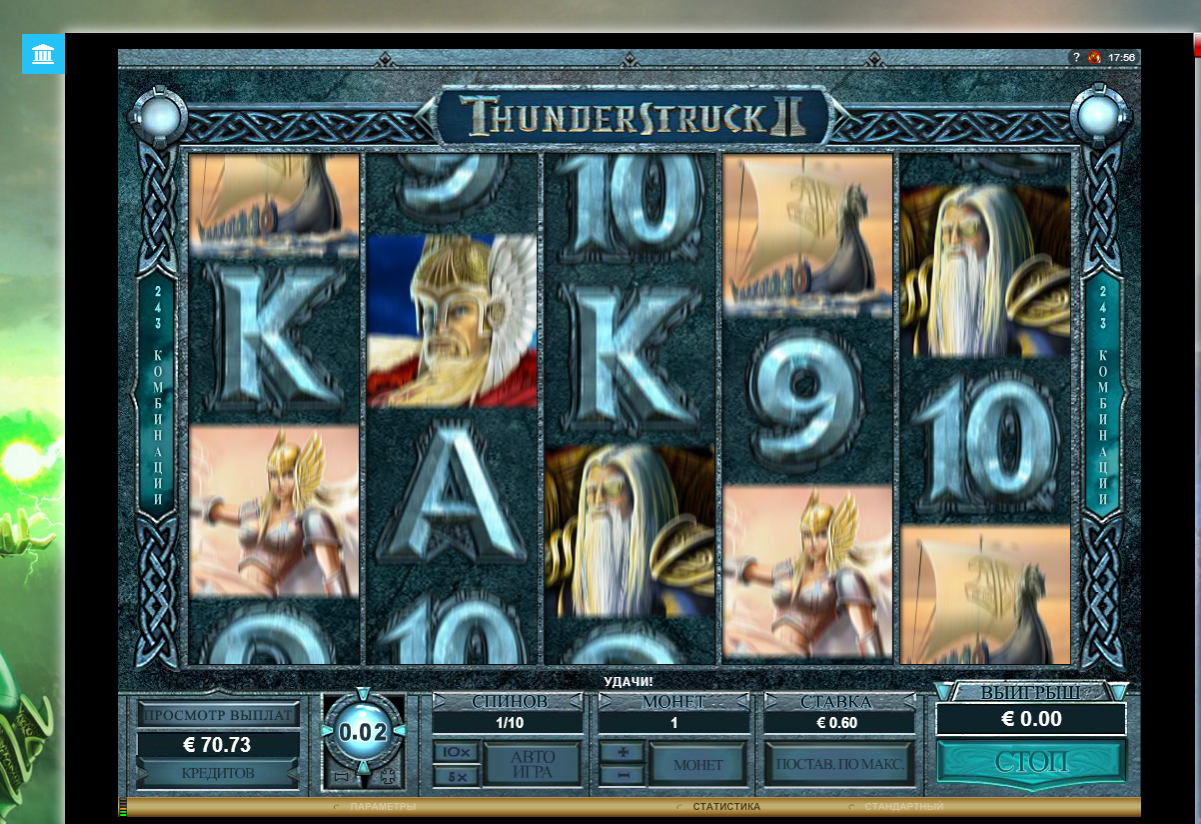The image size is (1201, 824).
Task: Click the КРЕДИТОВ button
Action: click(218, 773)
